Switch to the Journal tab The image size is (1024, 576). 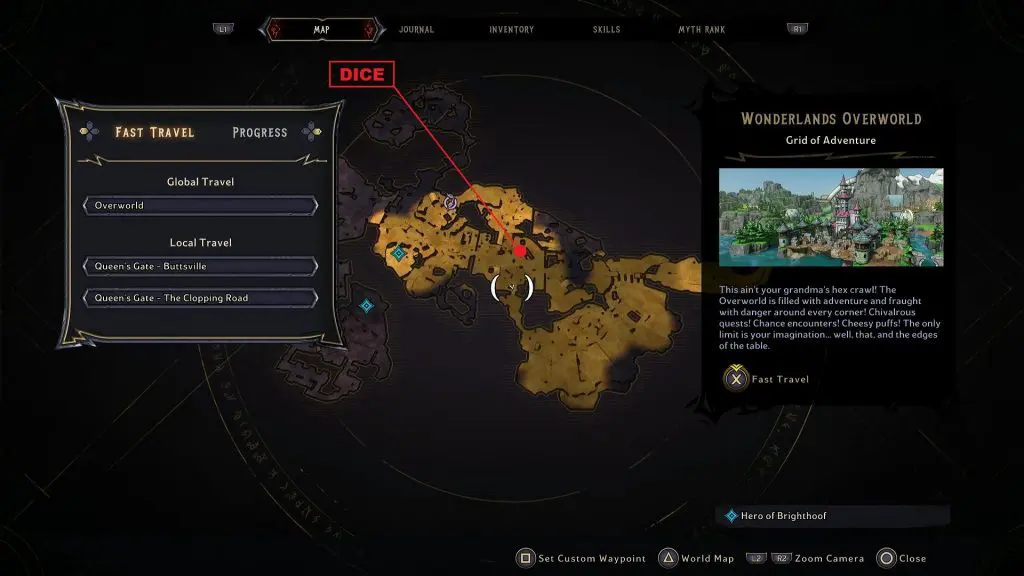pyautogui.click(x=416, y=30)
